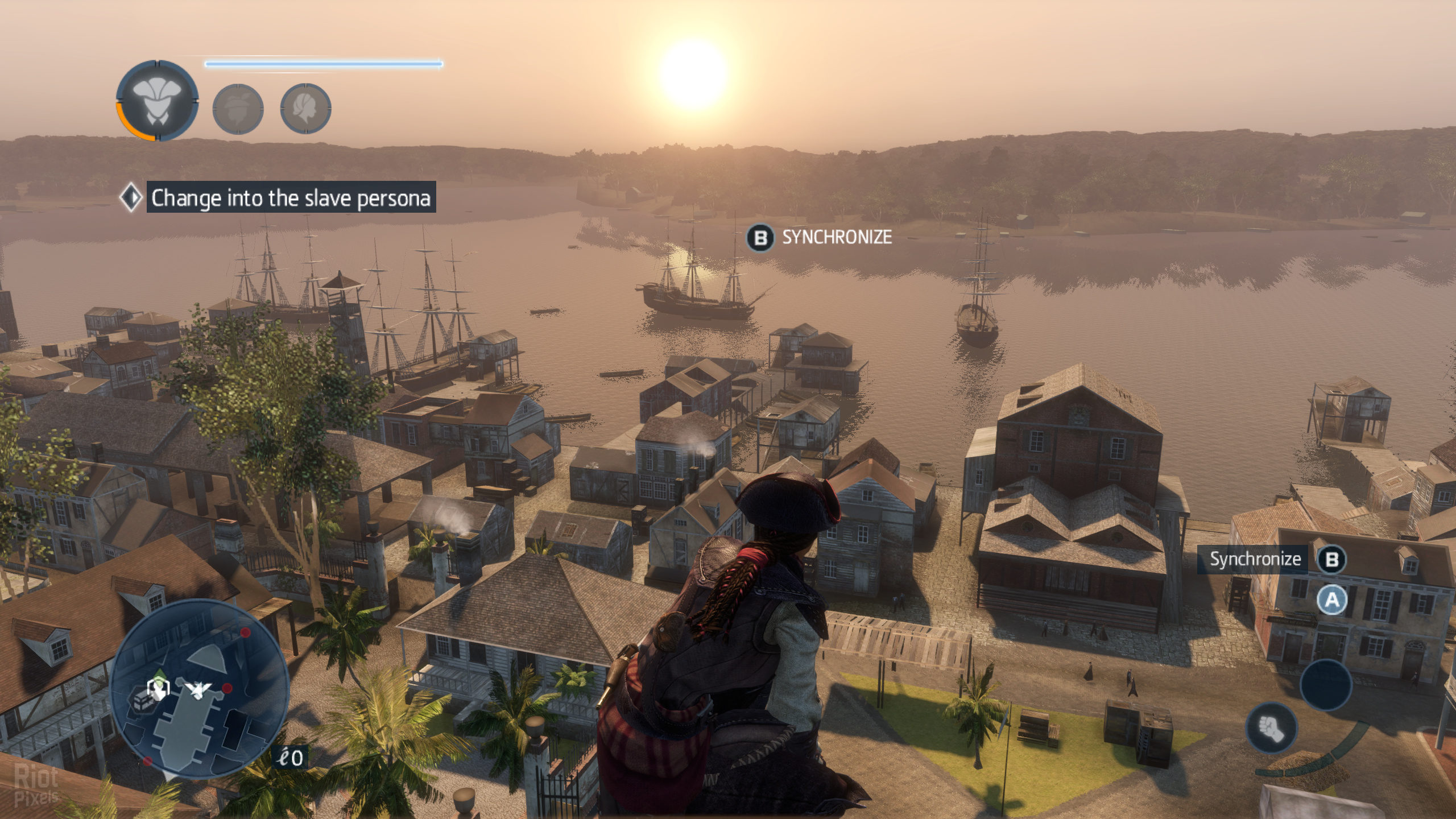Click the empty round tool slot

tap(1326, 685)
